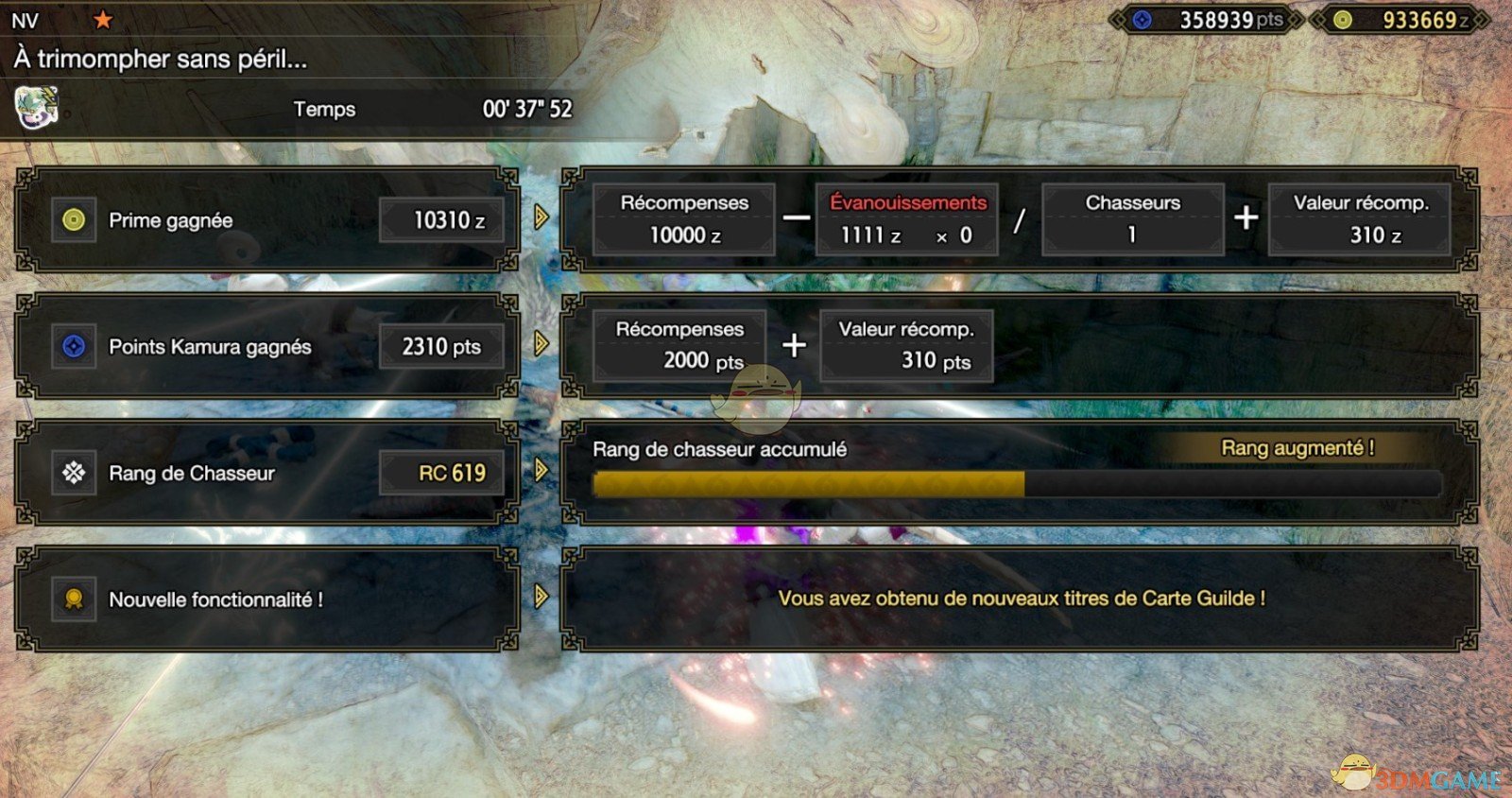Select the Hunter Rank emblem icon beside Rang de Chasseur
The height and width of the screenshot is (798, 1512).
tap(75, 473)
